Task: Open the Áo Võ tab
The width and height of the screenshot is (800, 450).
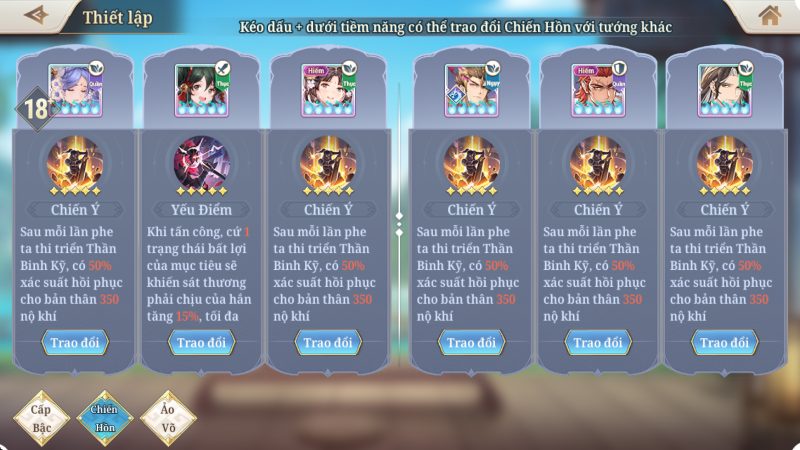Action: [x=168, y=417]
